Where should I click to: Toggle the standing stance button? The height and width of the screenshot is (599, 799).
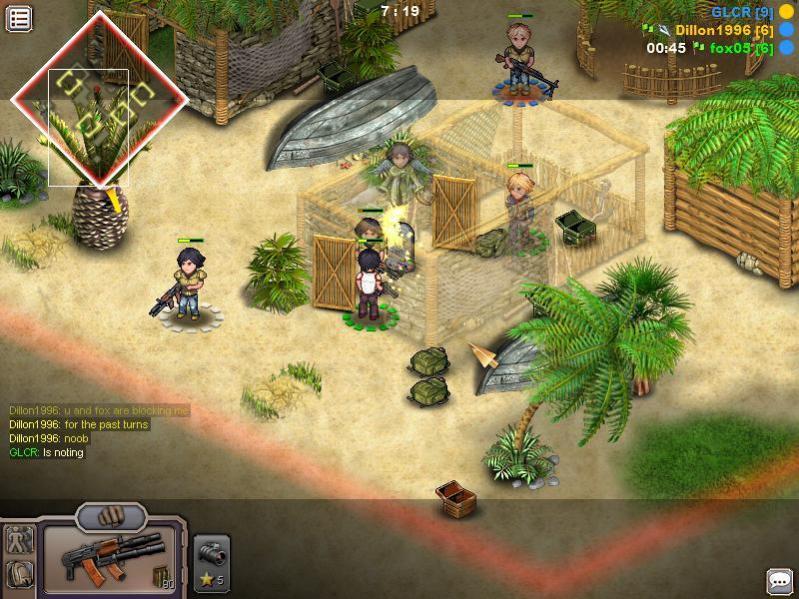[20, 541]
